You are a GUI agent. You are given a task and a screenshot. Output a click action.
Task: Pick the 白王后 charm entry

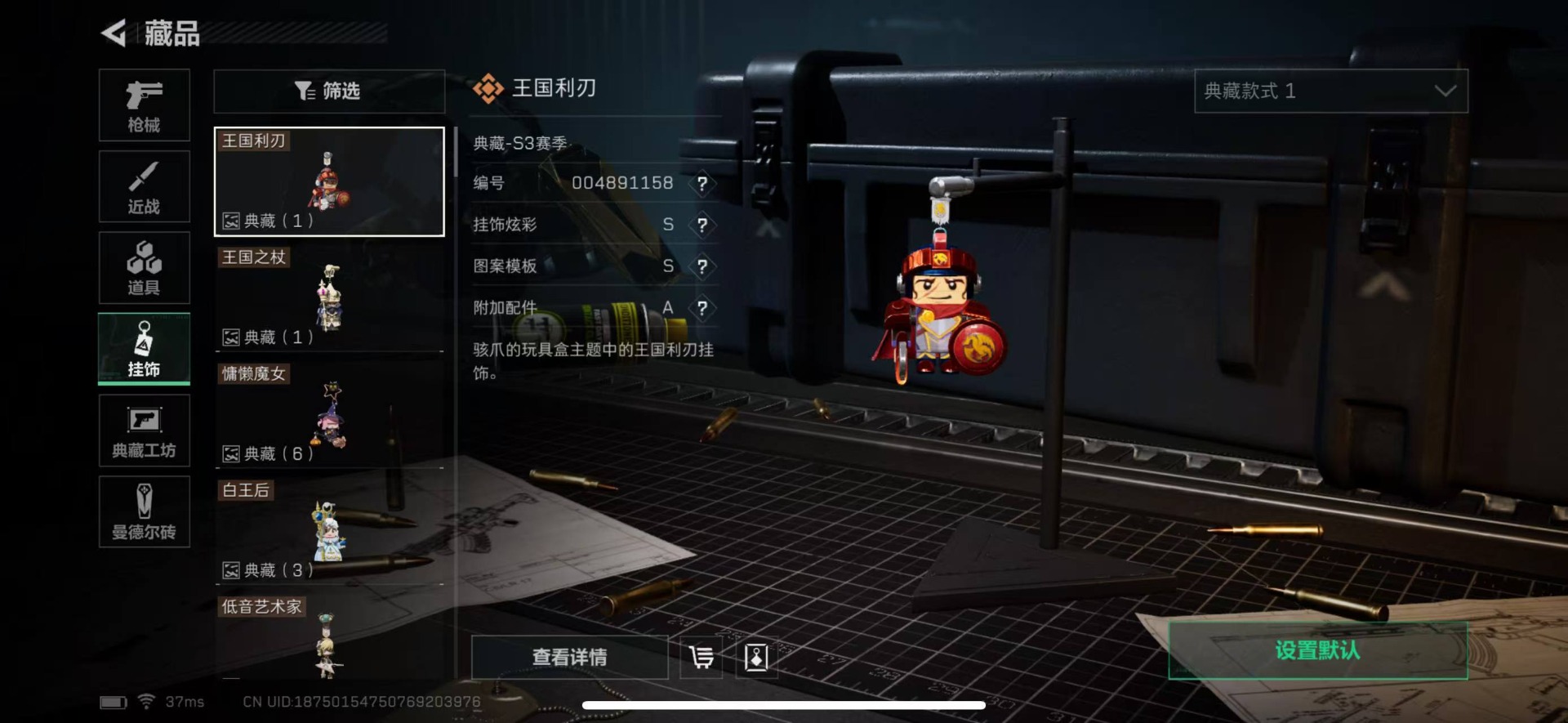click(x=328, y=531)
